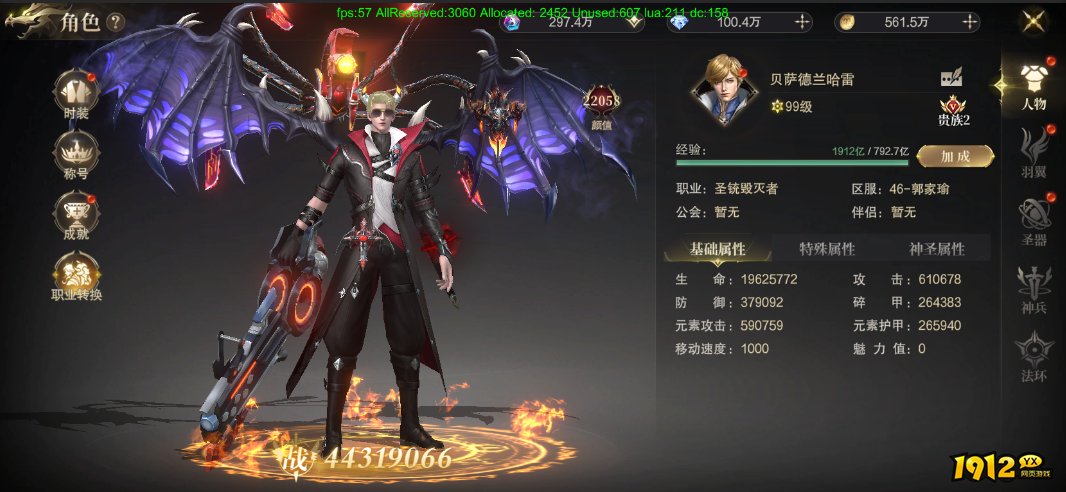Open the help question mark beside 角色
The image size is (1066, 492).
point(116,22)
